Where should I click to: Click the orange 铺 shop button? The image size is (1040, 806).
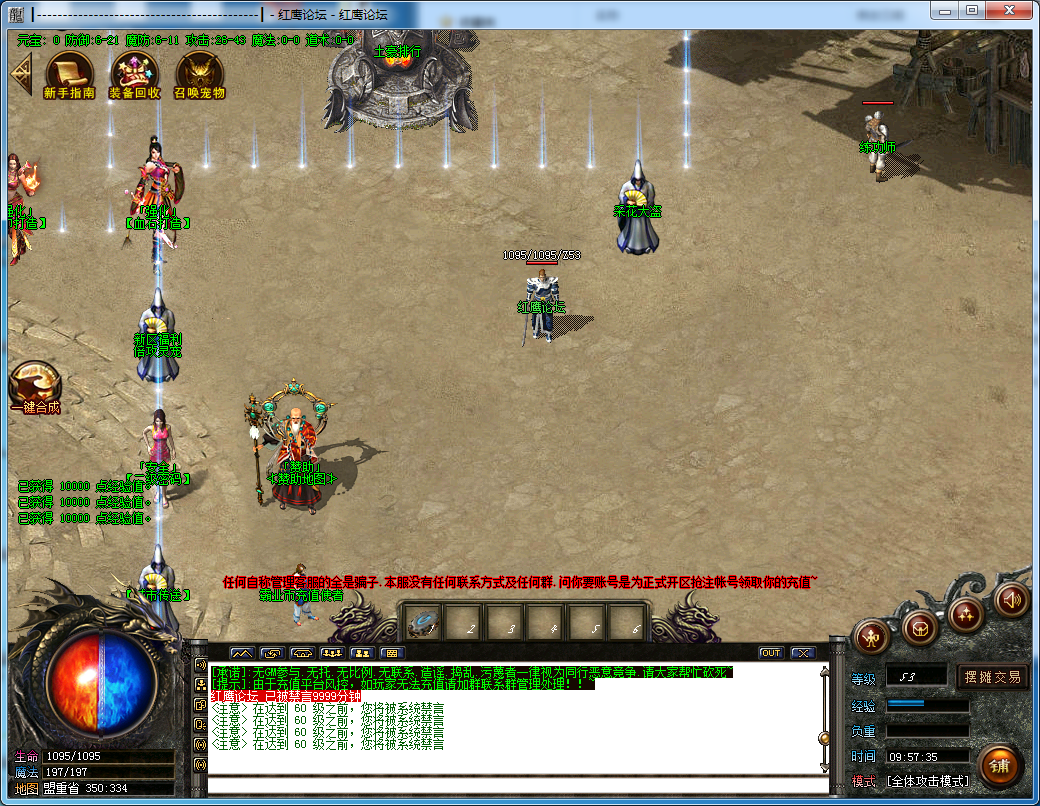pos(999,765)
